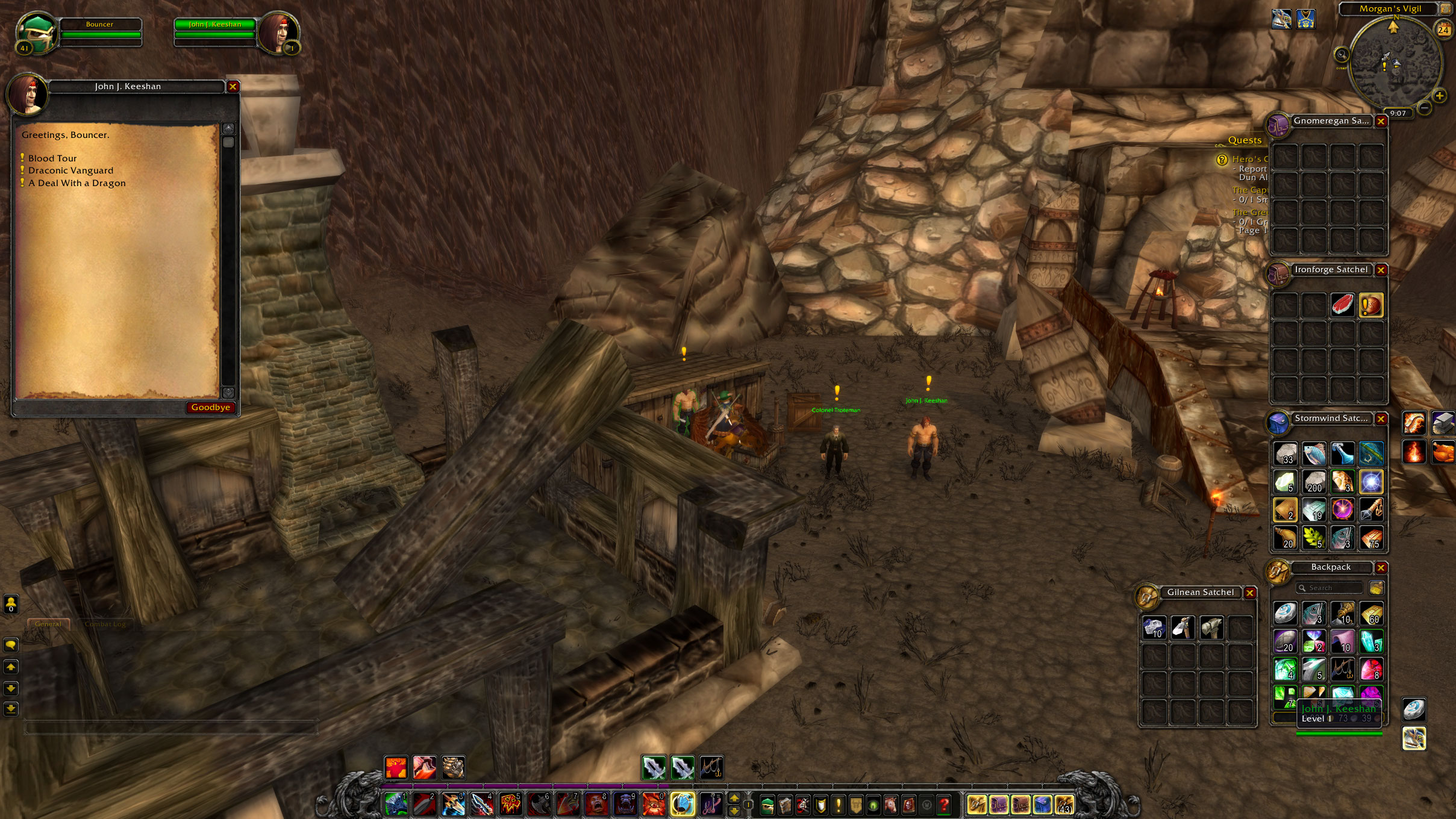Image resolution: width=1456 pixels, height=819 pixels.
Task: Open the quest log exclamation mark button
Action: (838, 804)
